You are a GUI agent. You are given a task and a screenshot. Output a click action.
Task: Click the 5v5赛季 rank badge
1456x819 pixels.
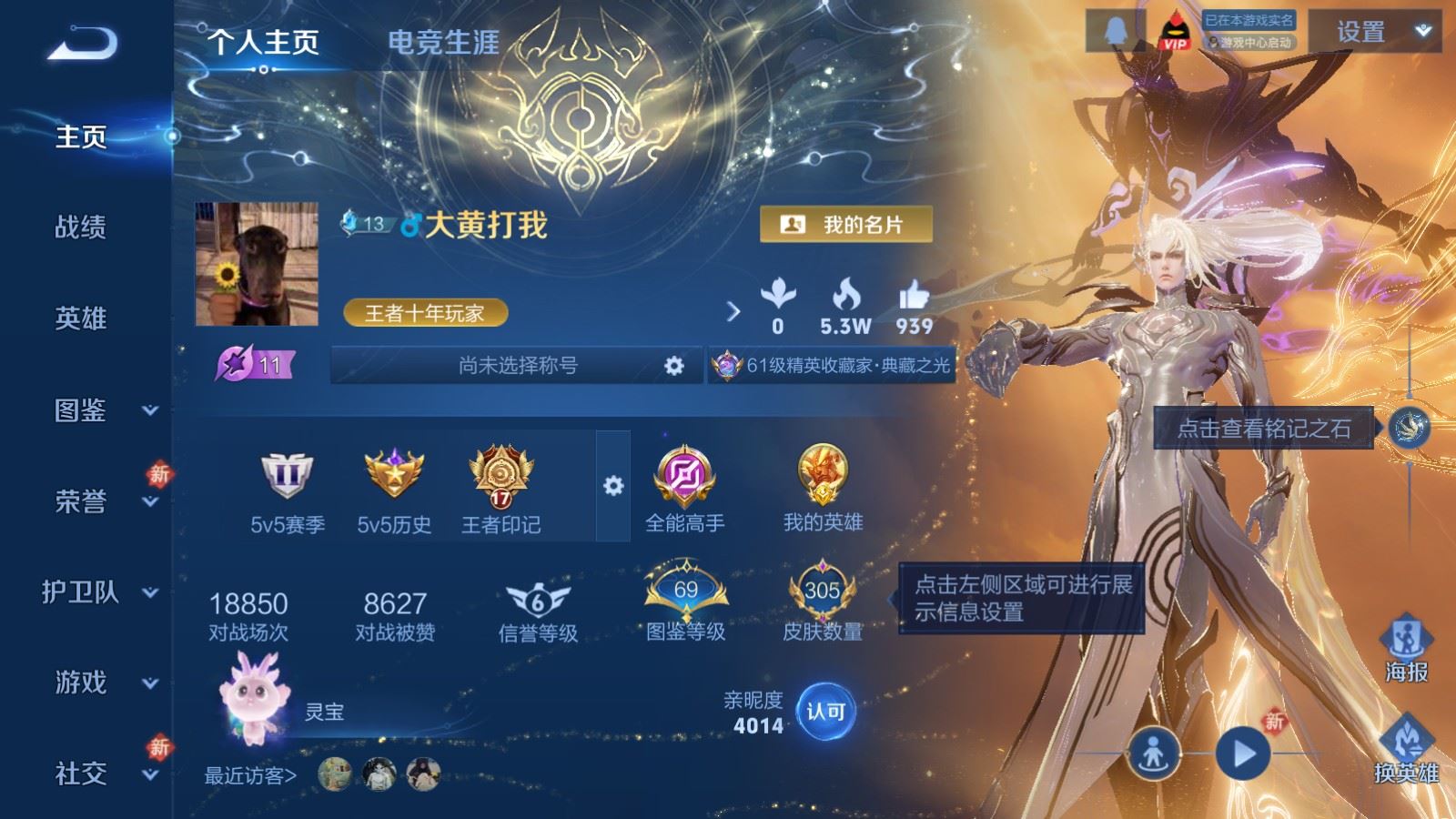(288, 475)
